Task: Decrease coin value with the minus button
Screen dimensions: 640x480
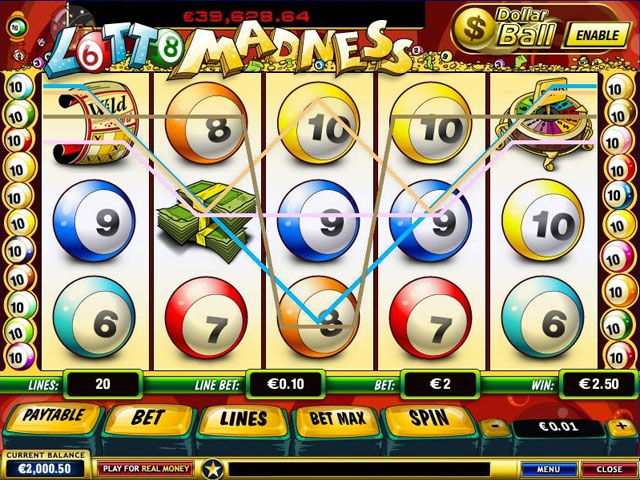Action: point(495,427)
